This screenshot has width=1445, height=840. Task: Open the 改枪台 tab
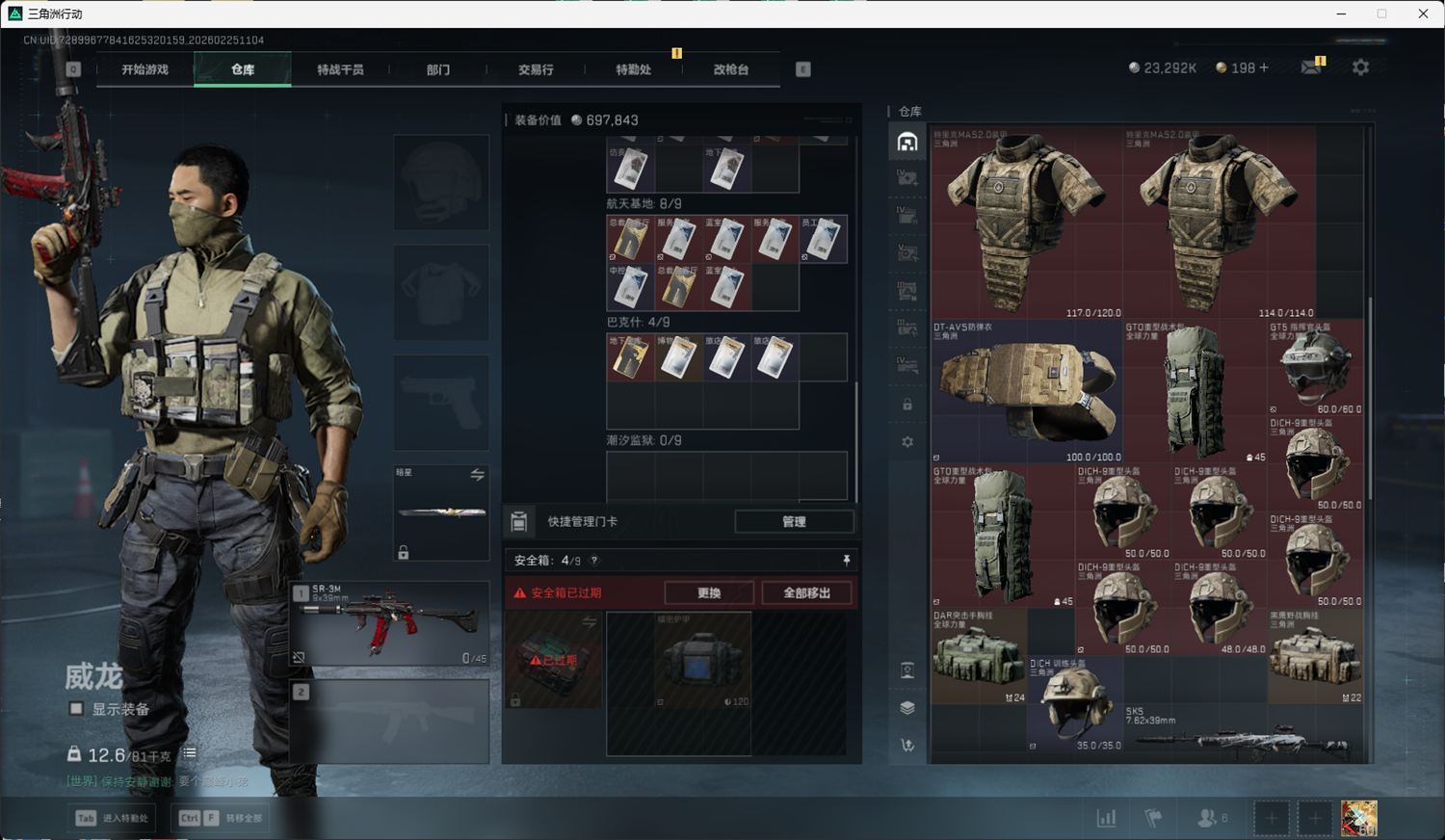point(731,69)
